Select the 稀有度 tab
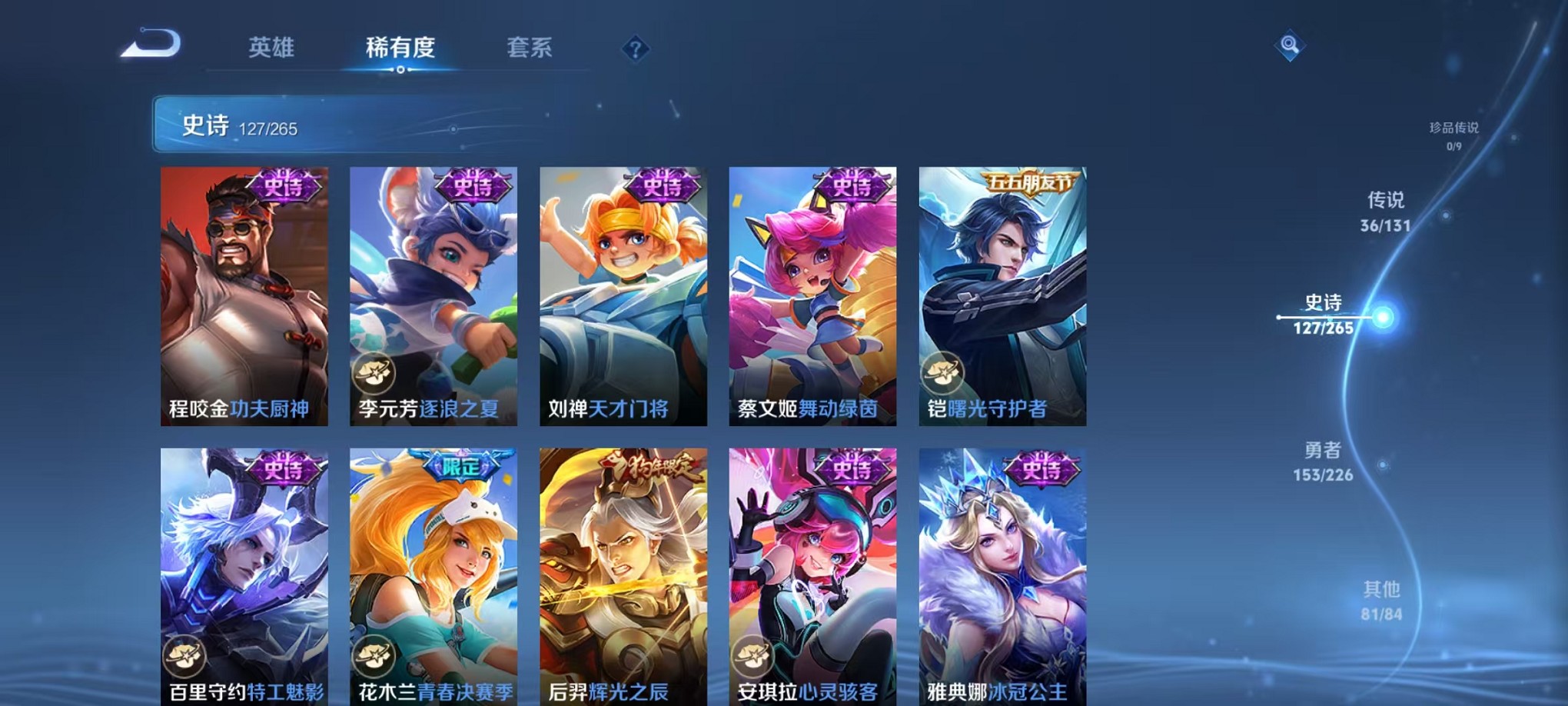Screen dimensions: 1568x706 400,48
